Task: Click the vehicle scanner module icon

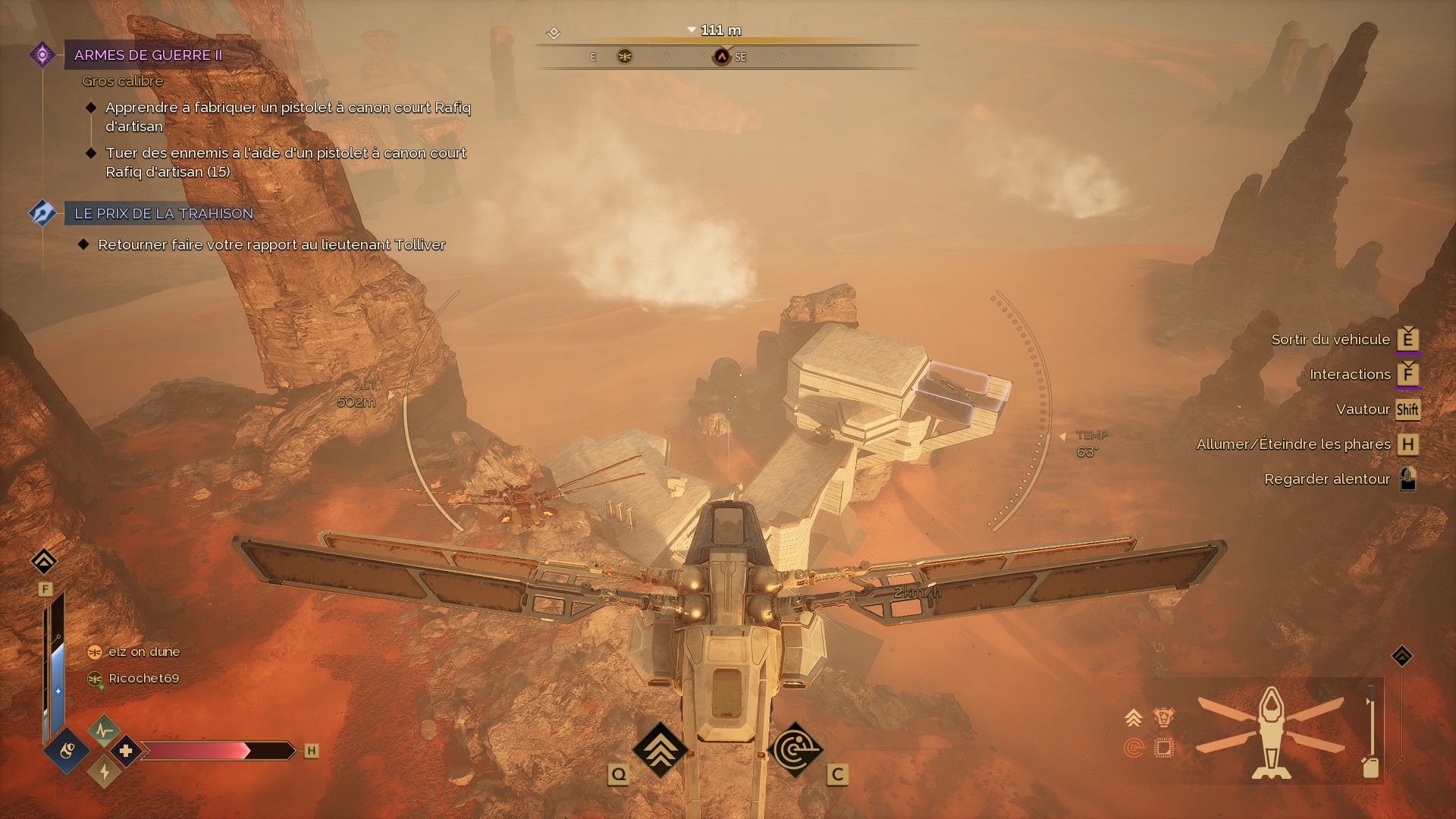Action: click(1134, 748)
